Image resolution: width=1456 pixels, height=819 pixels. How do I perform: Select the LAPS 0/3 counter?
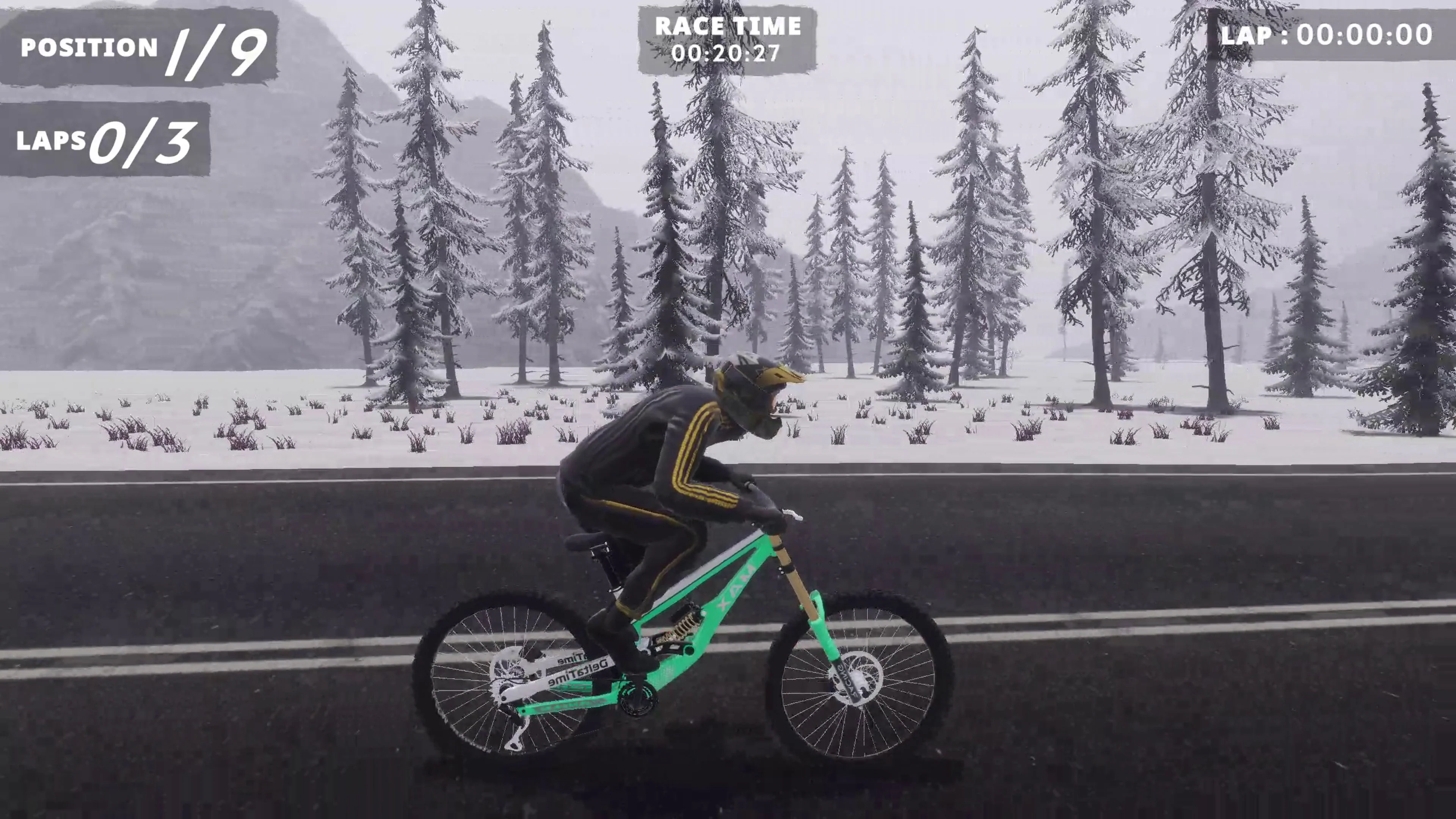(105, 141)
